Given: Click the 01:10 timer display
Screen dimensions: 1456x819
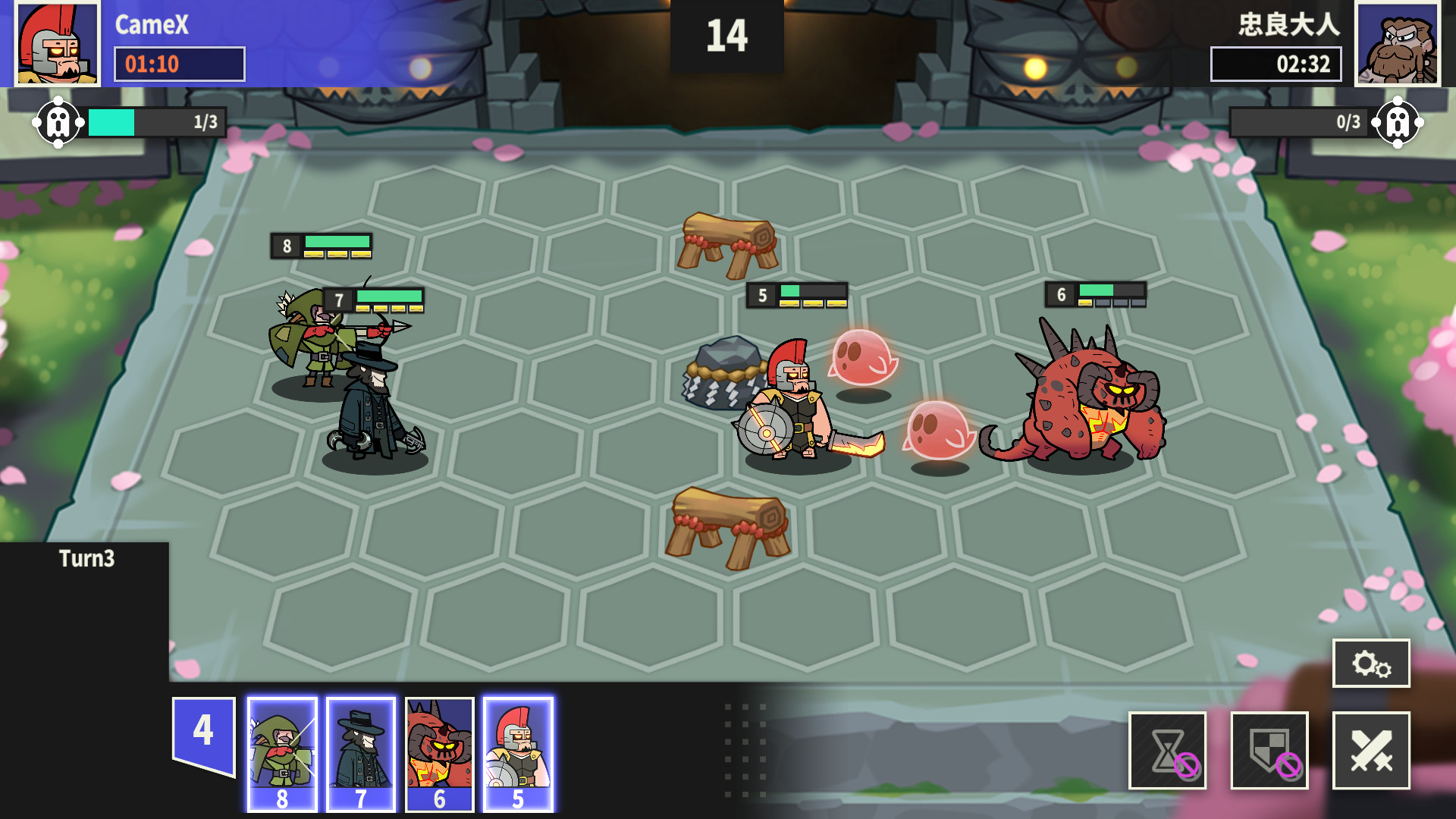Looking at the screenshot, I should tap(179, 64).
